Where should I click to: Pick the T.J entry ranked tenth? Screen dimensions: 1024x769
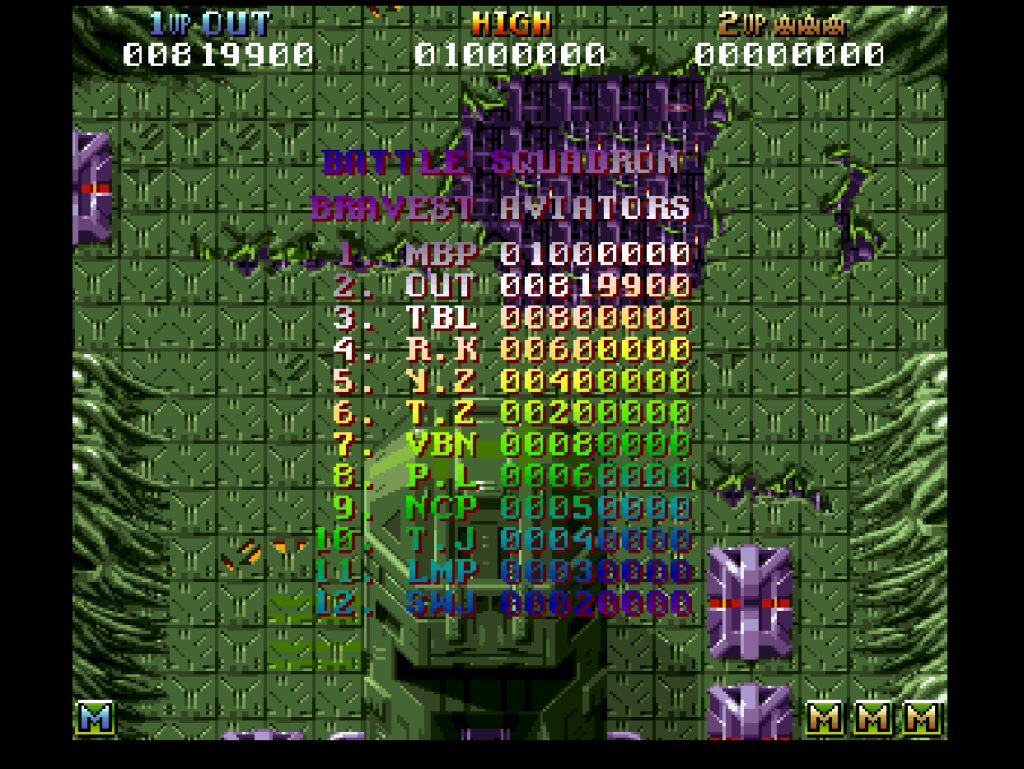503,539
